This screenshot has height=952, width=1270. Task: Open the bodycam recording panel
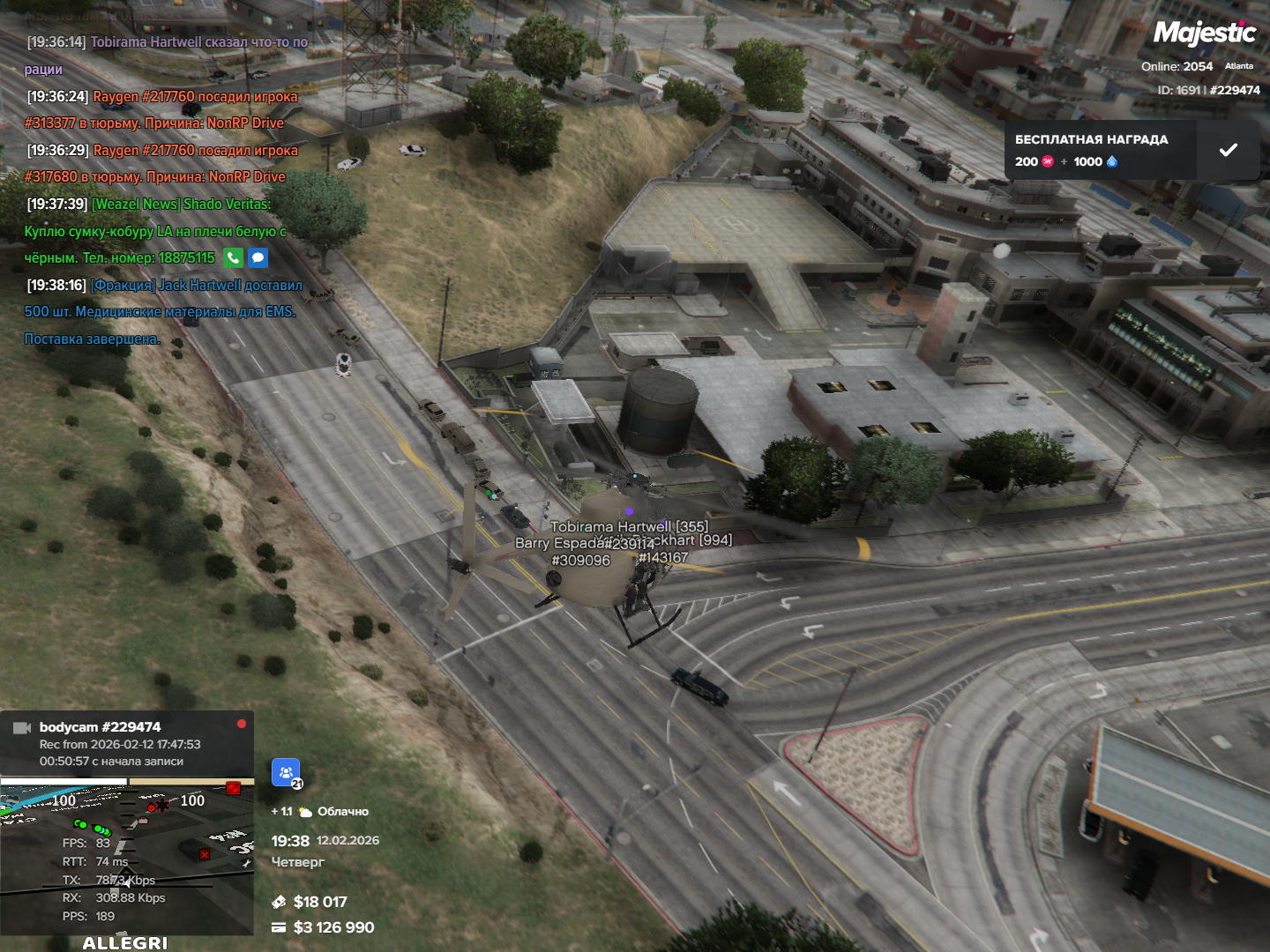(x=127, y=744)
